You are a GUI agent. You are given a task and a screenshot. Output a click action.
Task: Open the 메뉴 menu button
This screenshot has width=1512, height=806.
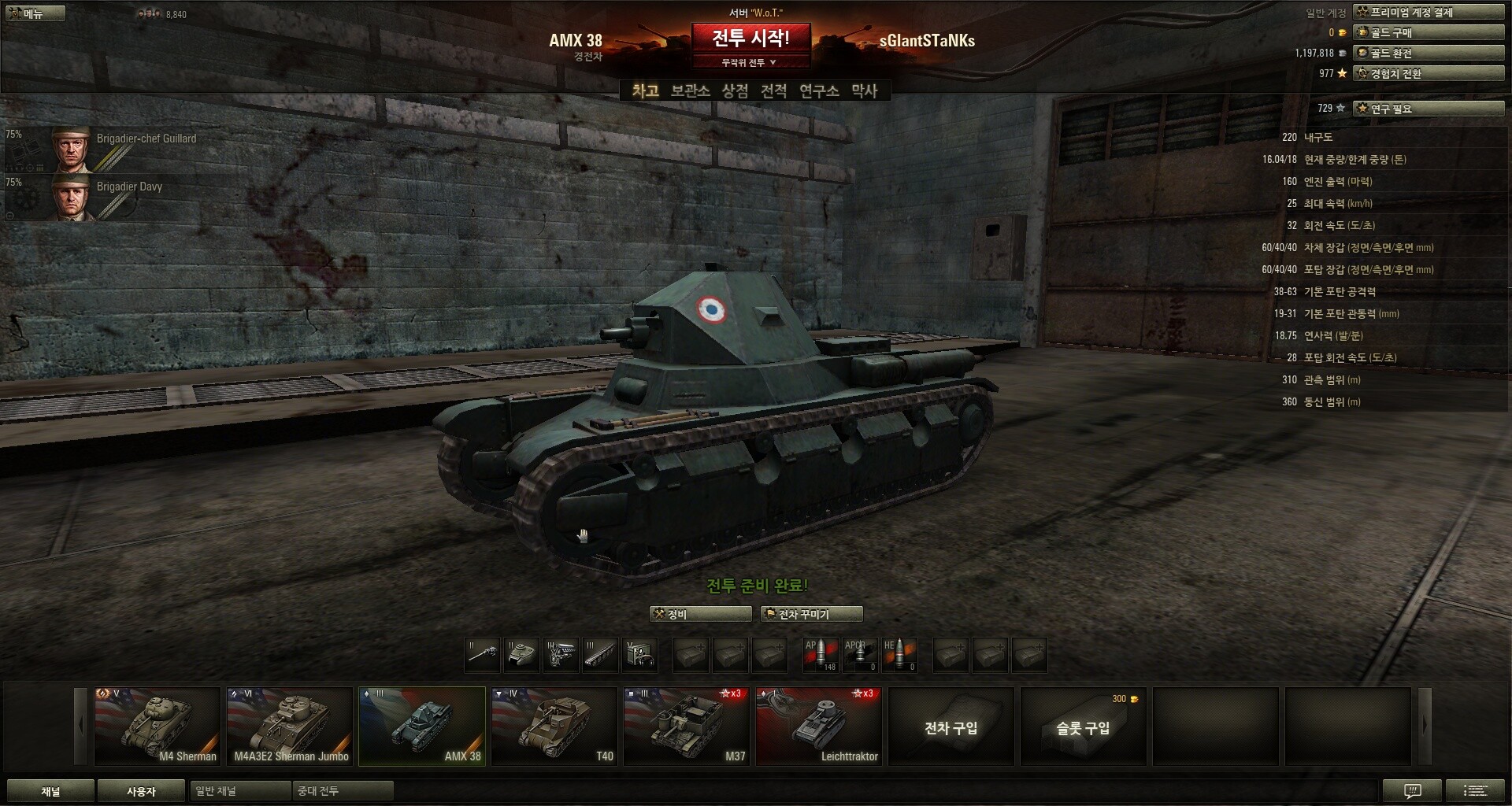(x=33, y=13)
